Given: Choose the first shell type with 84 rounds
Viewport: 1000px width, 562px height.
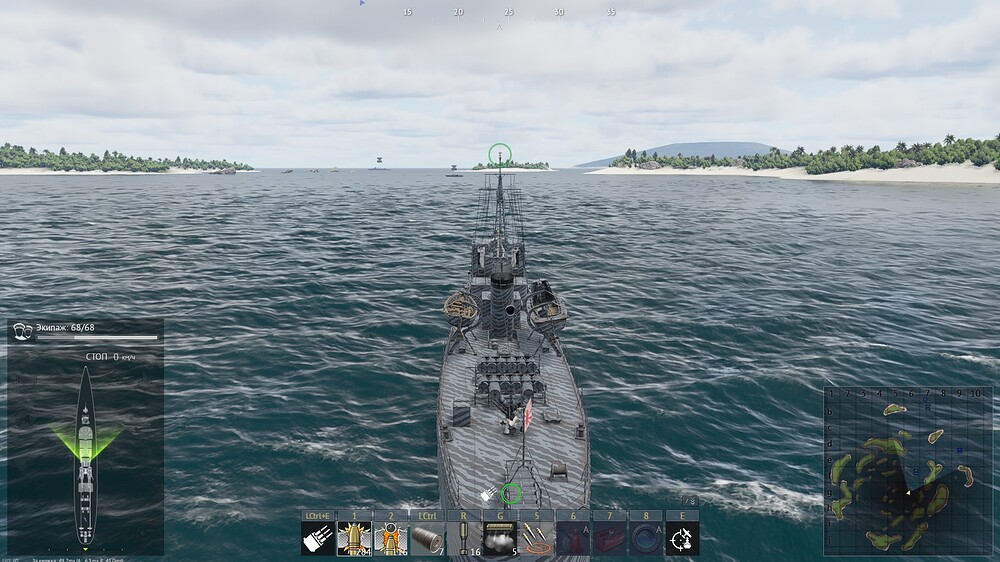Looking at the screenshot, I should pos(354,539).
